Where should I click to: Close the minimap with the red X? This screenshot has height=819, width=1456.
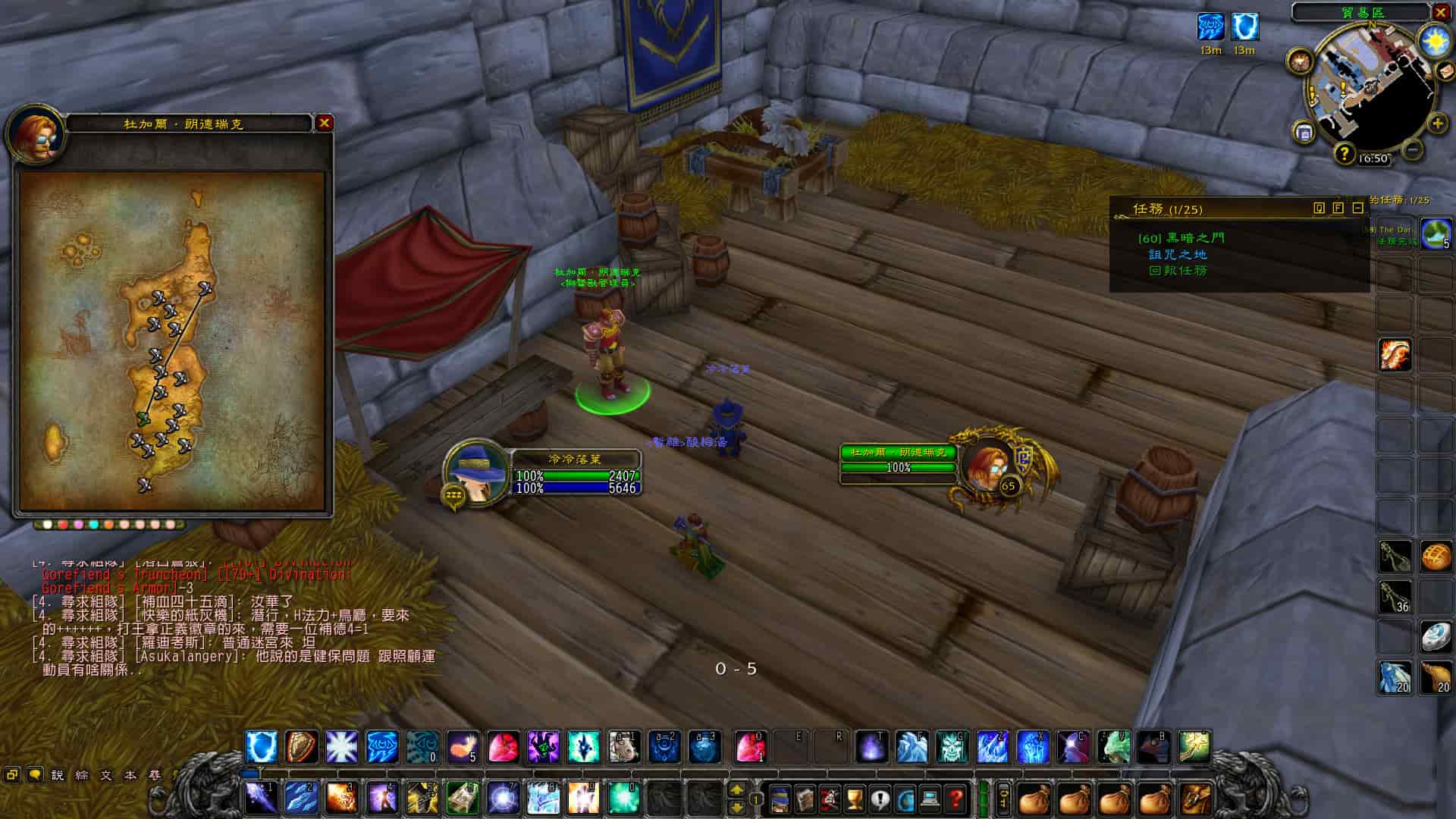click(x=1441, y=12)
